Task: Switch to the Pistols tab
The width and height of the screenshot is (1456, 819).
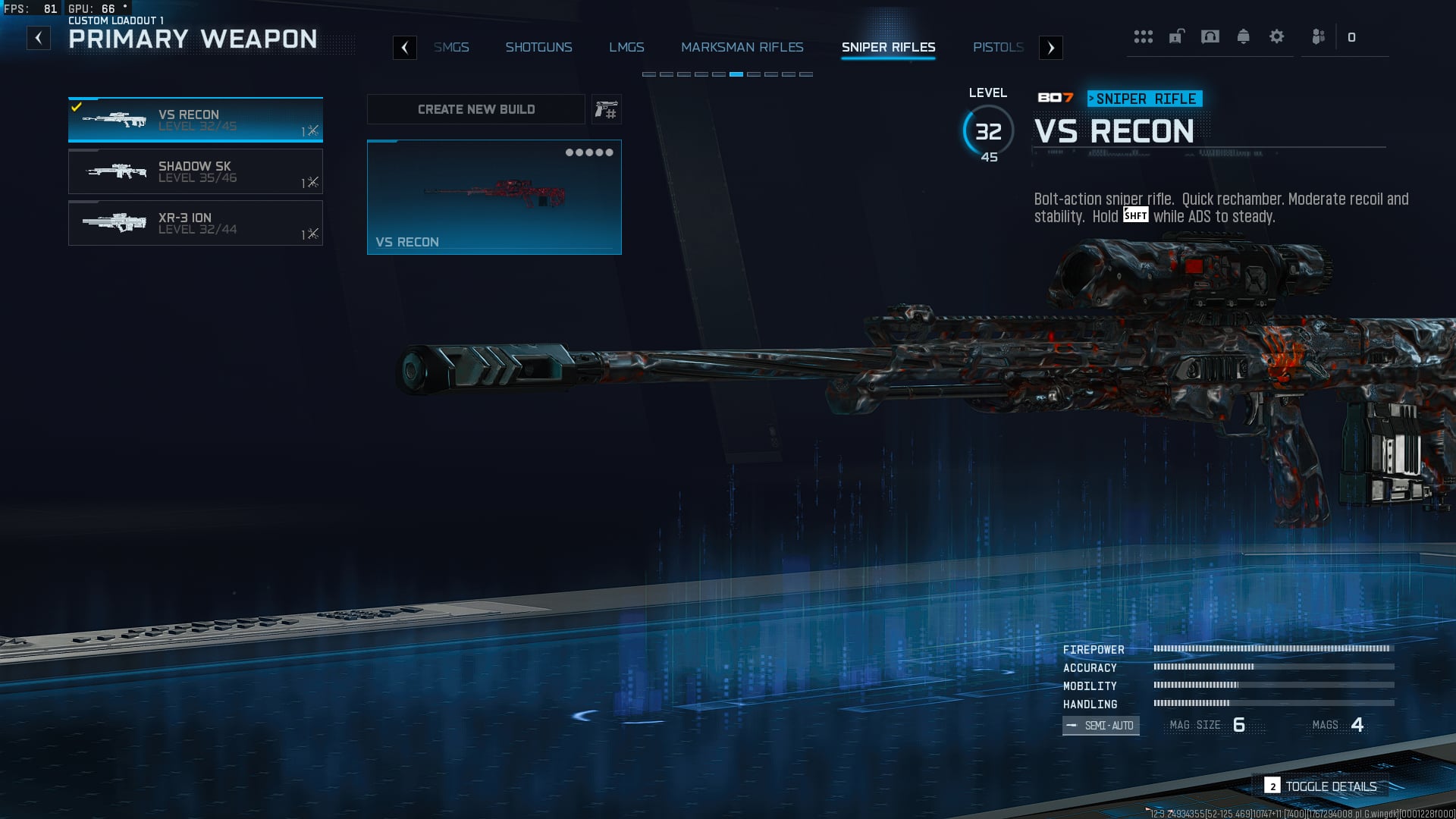Action: (x=998, y=47)
